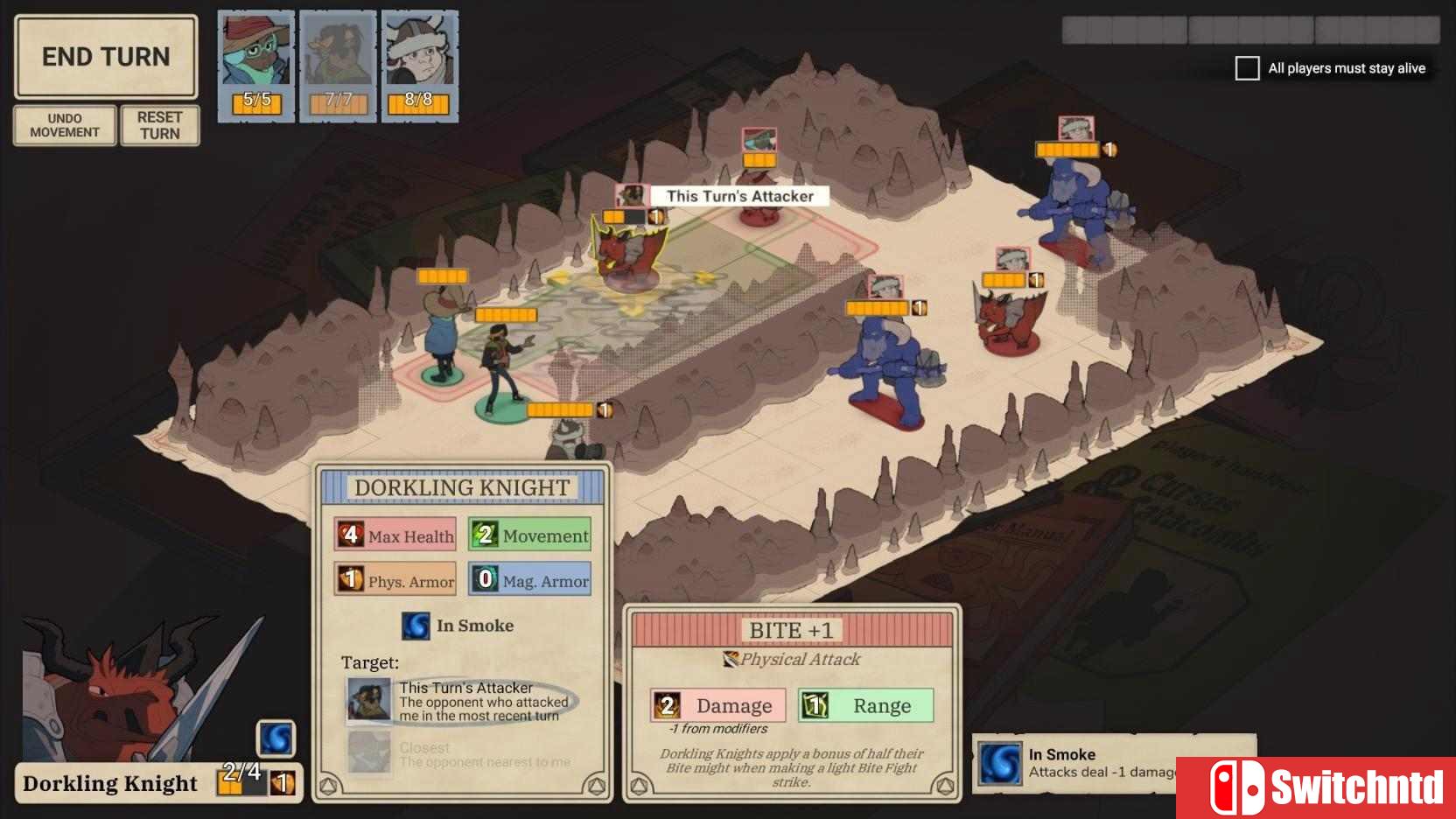
Task: Check the Mag. Armor stat box
Action: (530, 580)
